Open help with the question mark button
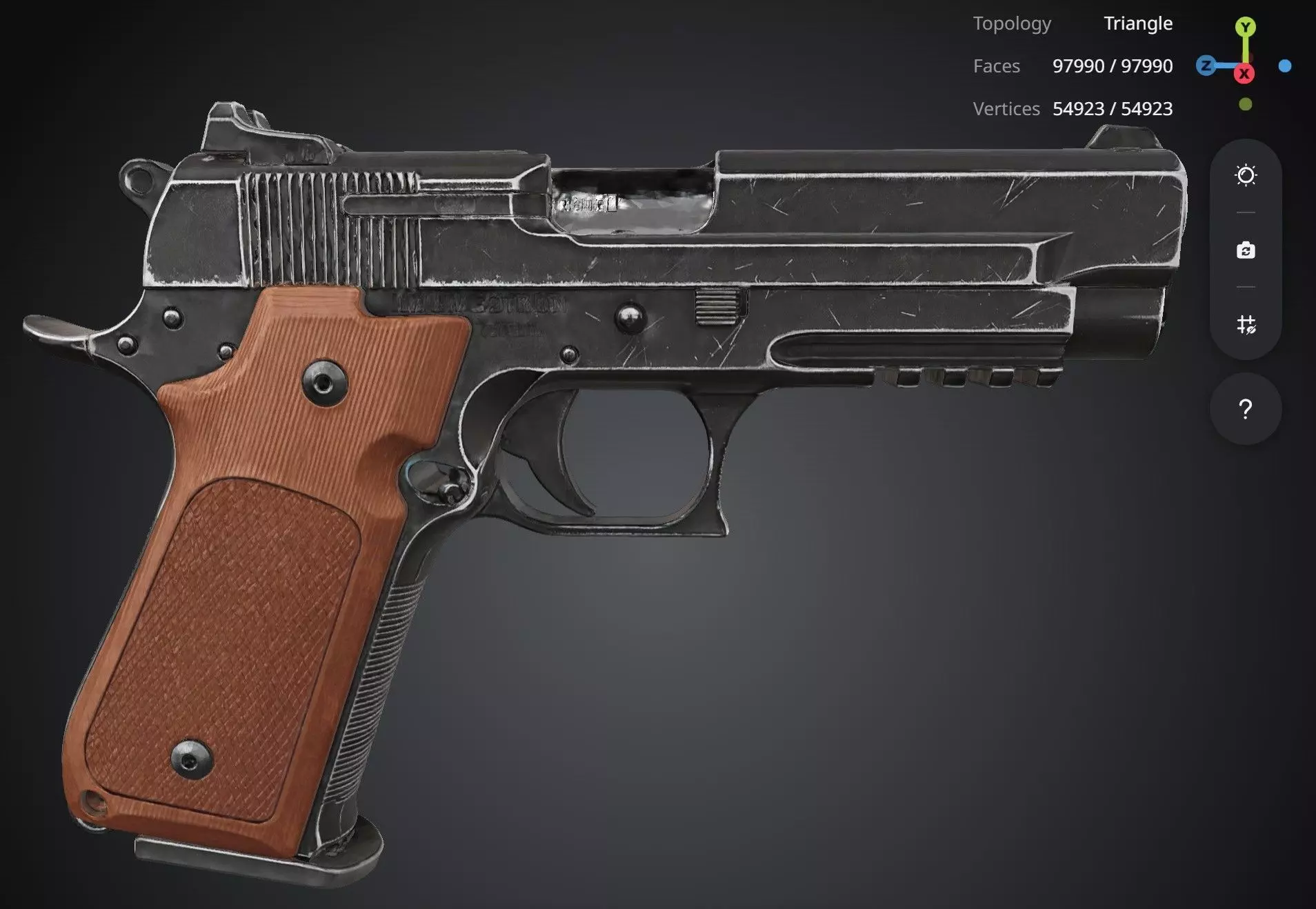The width and height of the screenshot is (1316, 909). 1246,410
